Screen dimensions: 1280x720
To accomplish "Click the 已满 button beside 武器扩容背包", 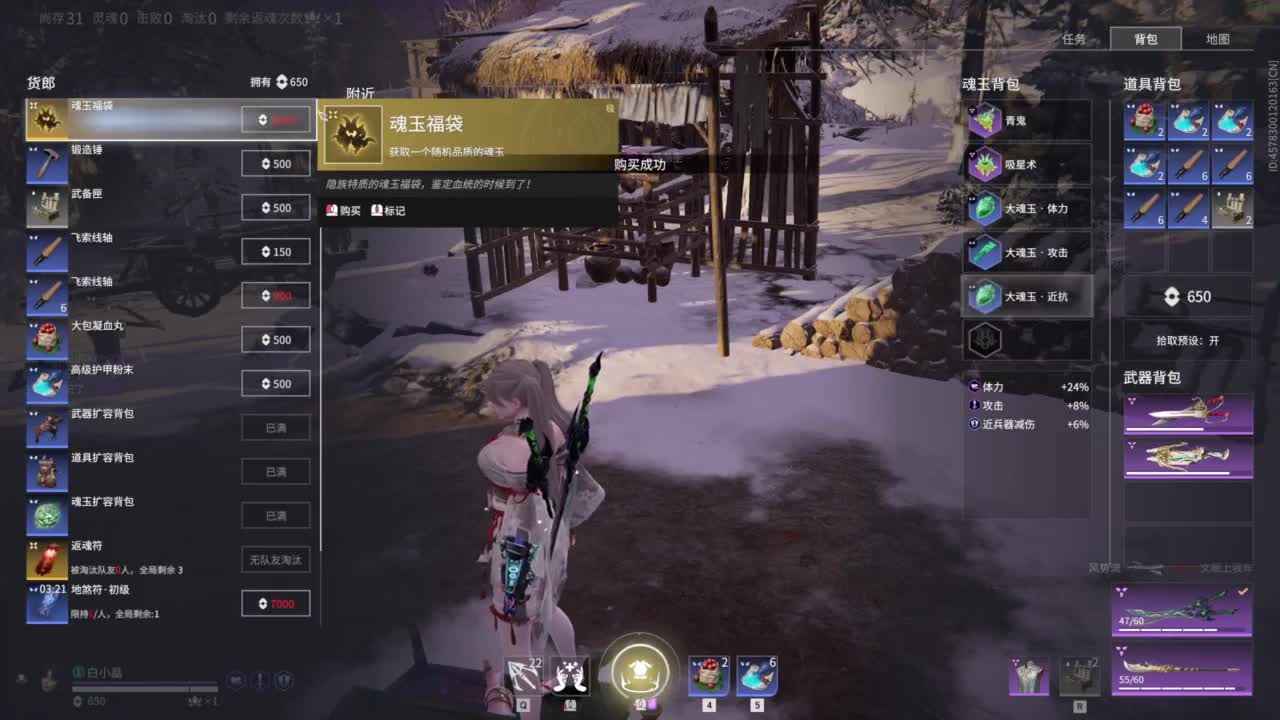I will (x=275, y=427).
